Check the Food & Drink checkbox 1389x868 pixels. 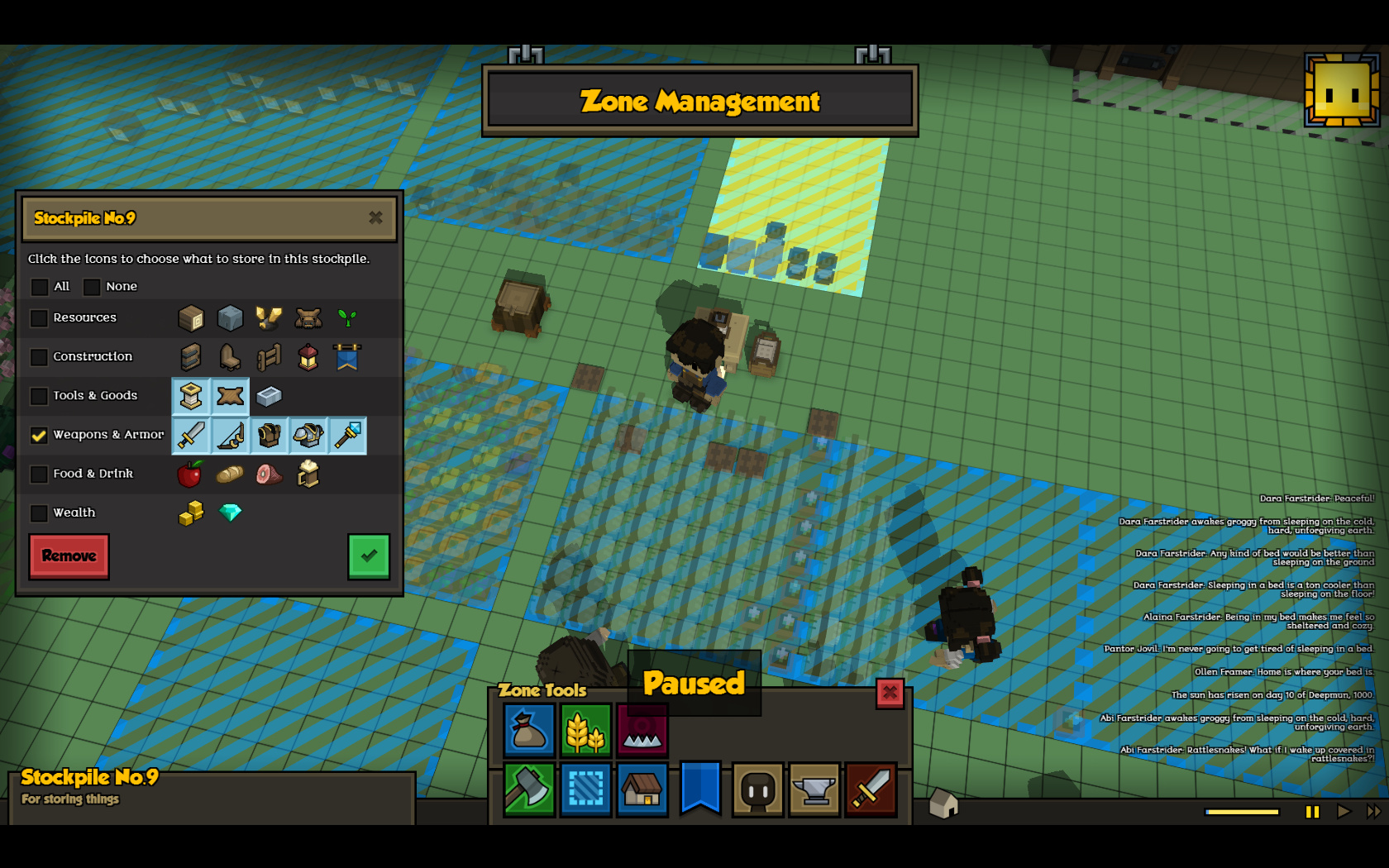coord(39,475)
